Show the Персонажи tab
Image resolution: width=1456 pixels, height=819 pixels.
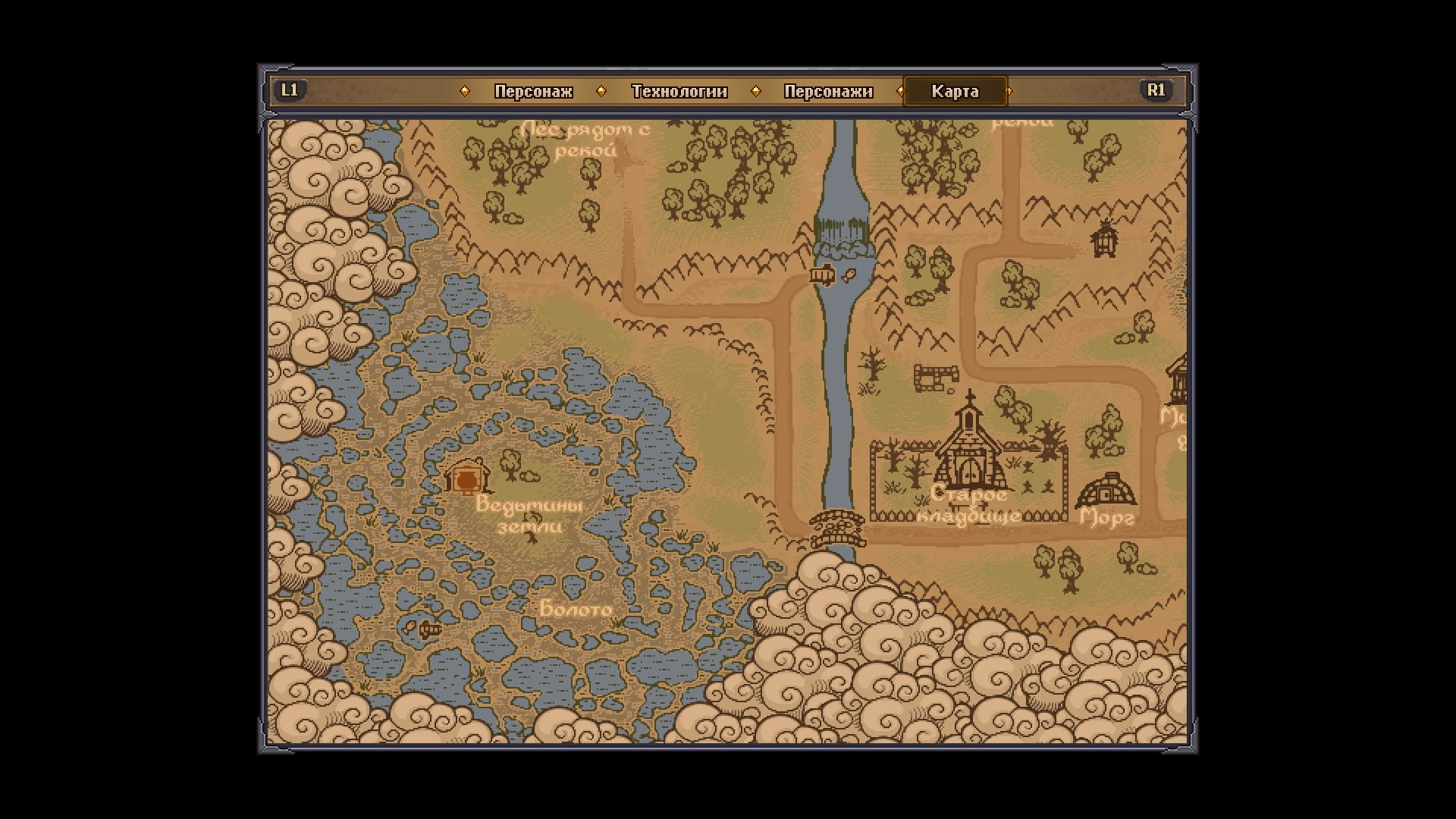828,92
